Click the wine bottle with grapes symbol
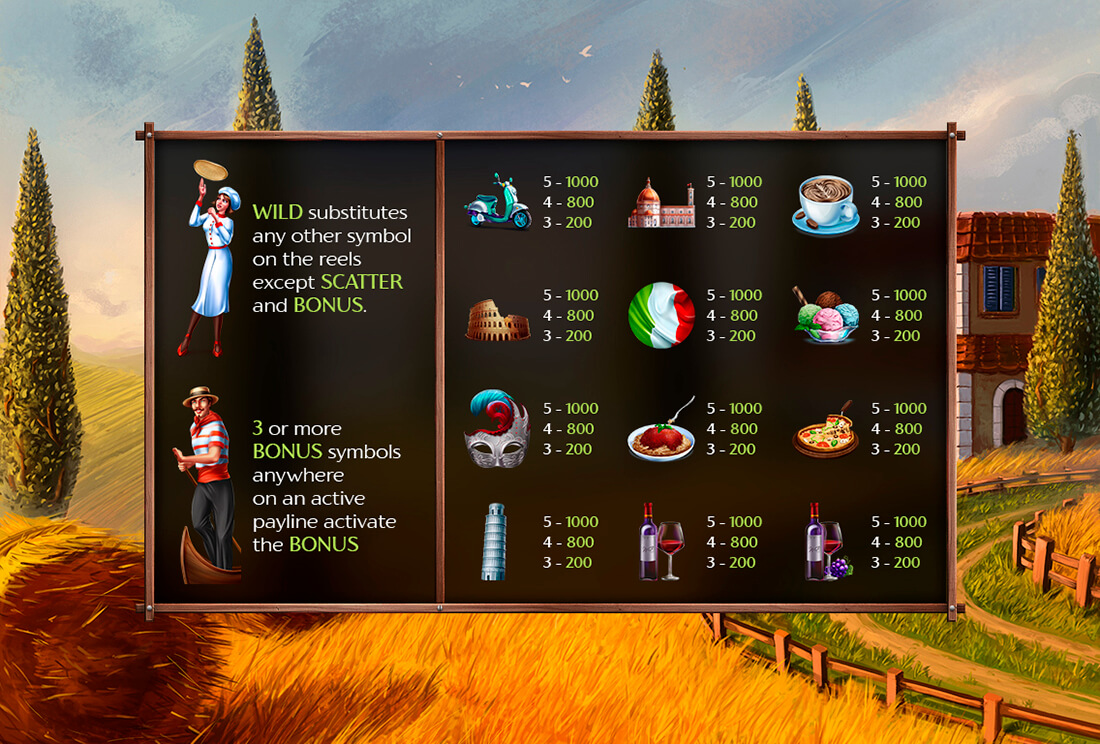Image resolution: width=1100 pixels, height=744 pixels. point(826,542)
